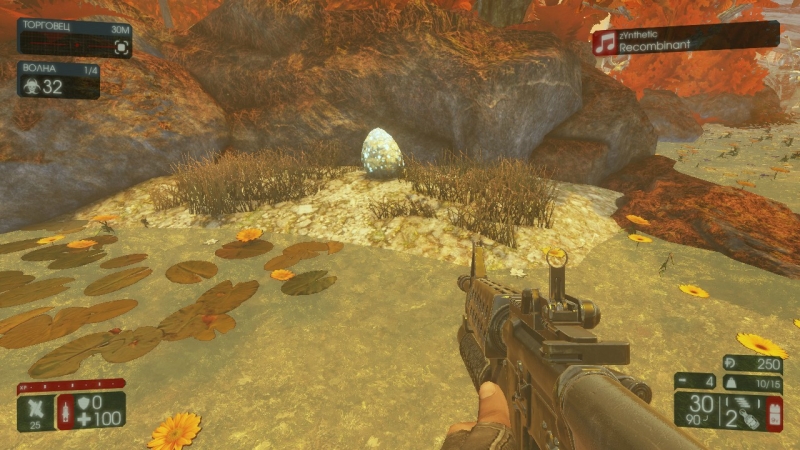Image resolution: width=800 pixels, height=450 pixels.
Task: Click the red music note icon
Action: 603,42
